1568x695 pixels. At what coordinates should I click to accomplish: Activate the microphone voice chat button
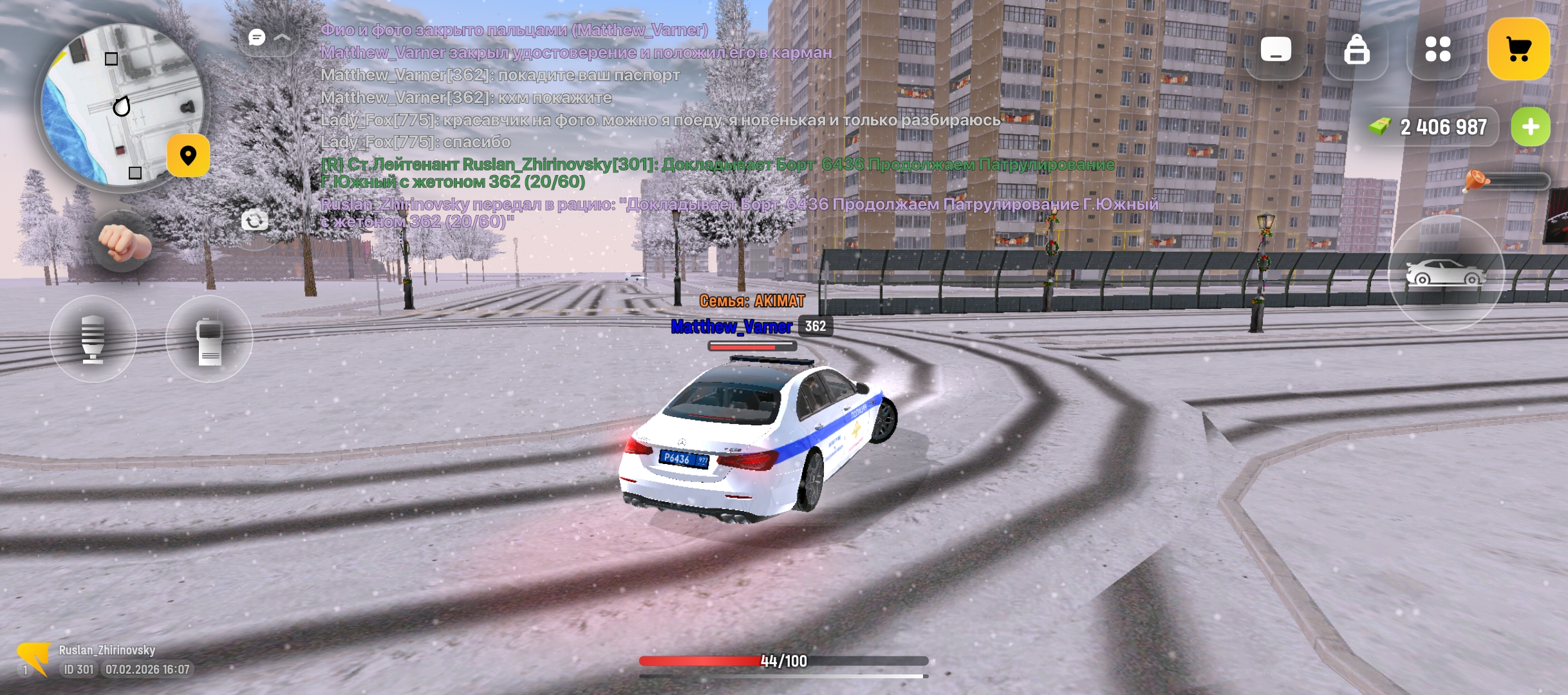click(93, 339)
